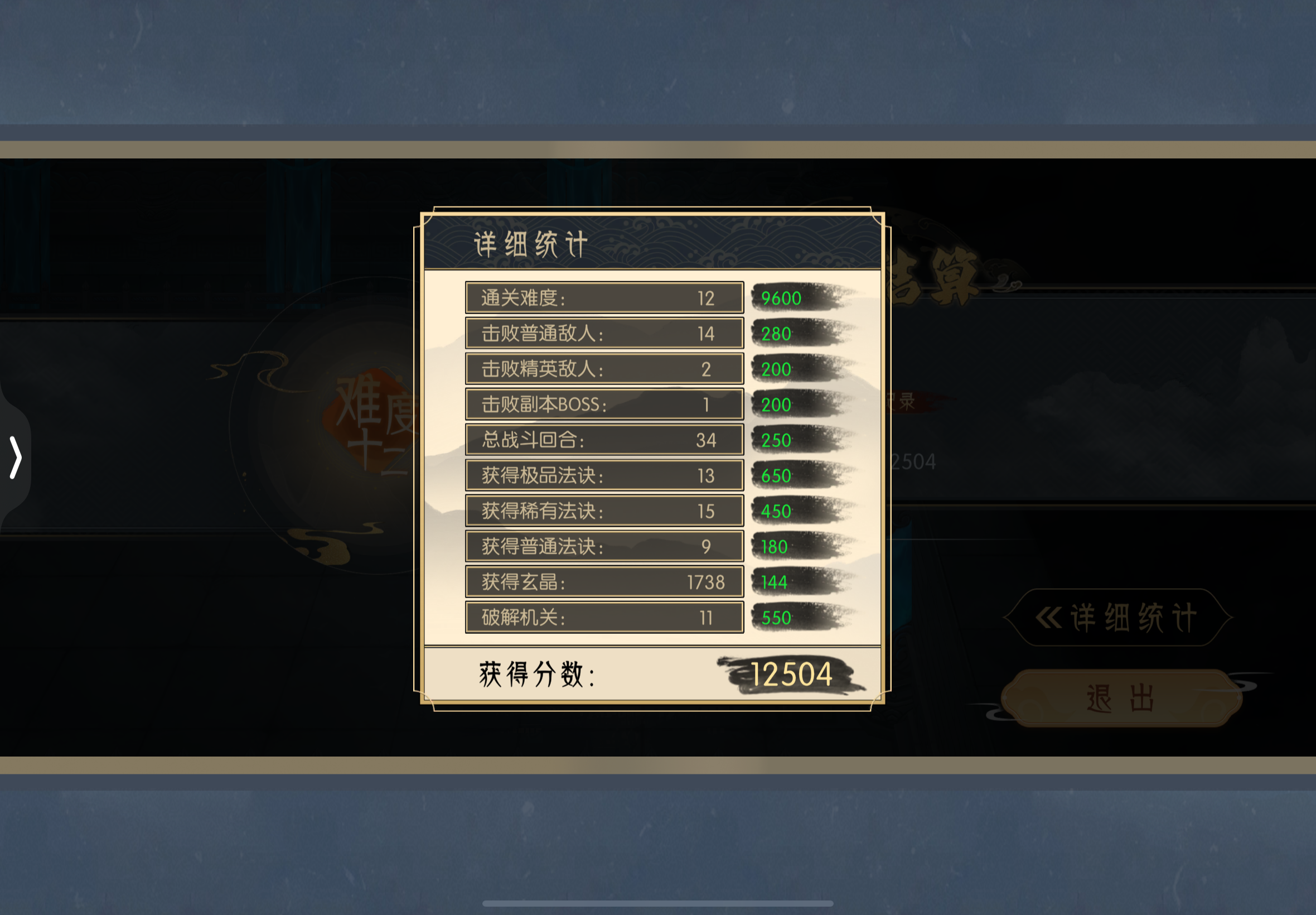Select the 击败副本BOSS stat entry
Image resolution: width=1316 pixels, height=915 pixels.
pyautogui.click(x=604, y=404)
